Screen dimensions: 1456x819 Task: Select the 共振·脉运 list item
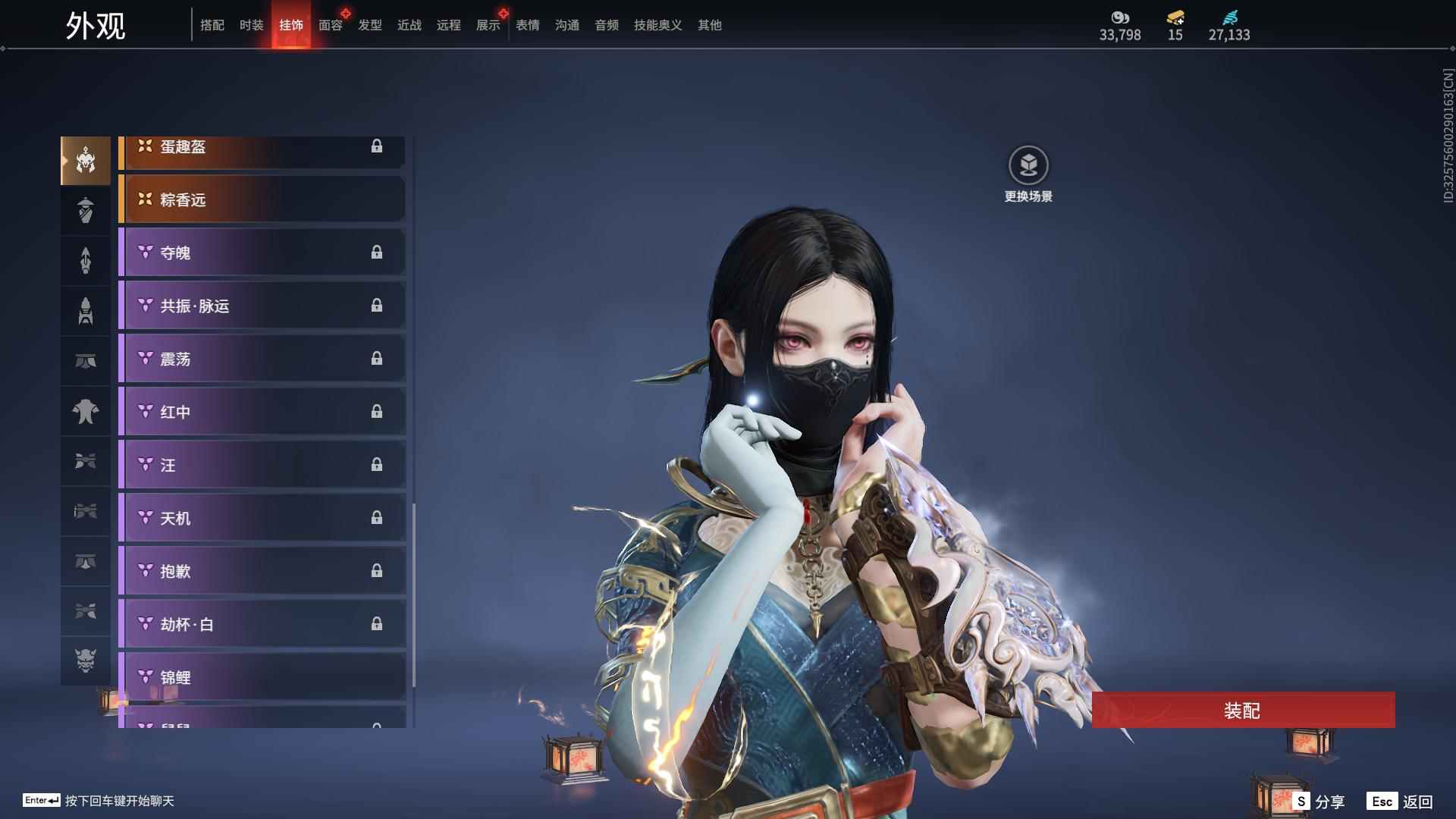pos(262,306)
